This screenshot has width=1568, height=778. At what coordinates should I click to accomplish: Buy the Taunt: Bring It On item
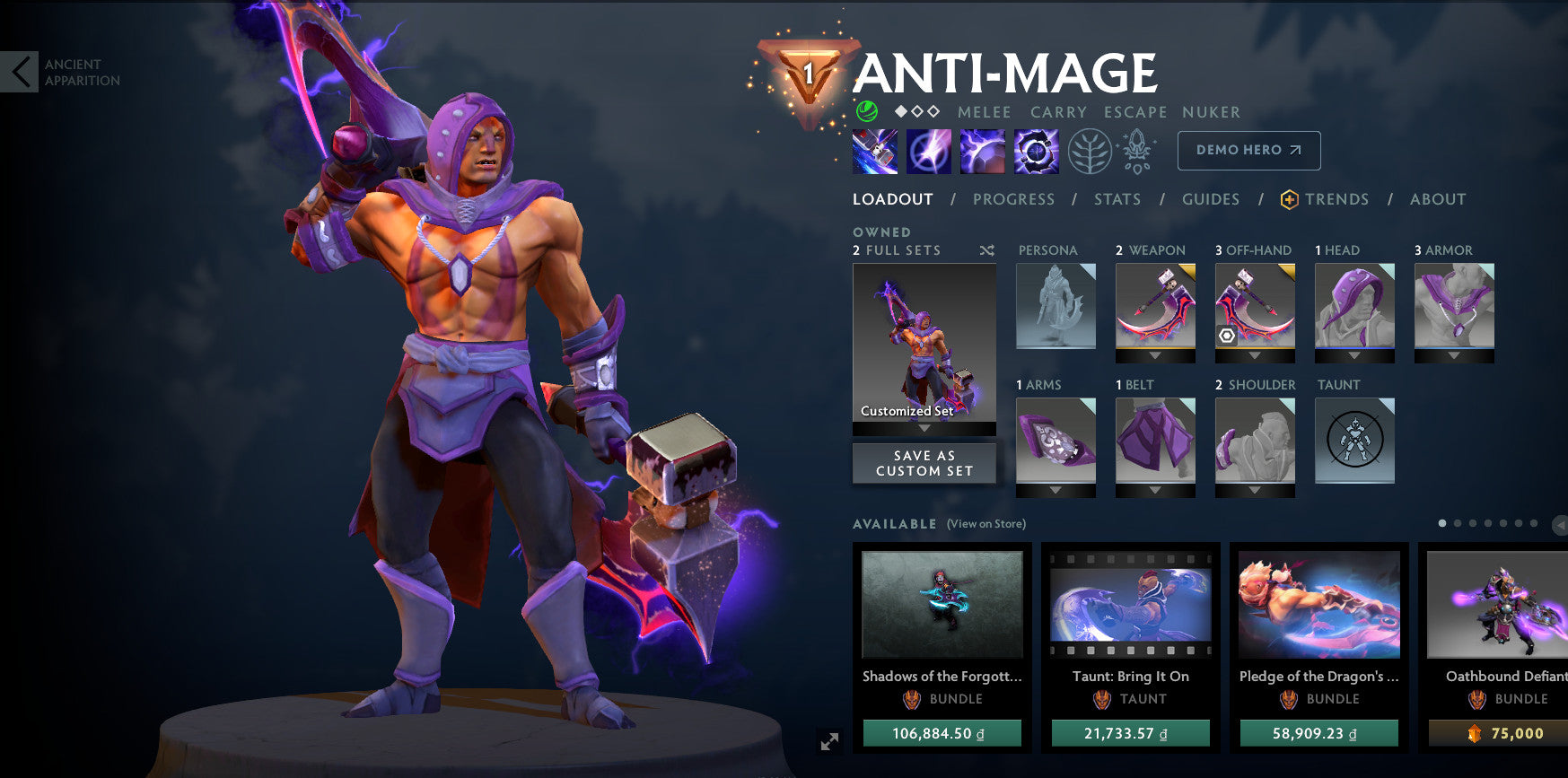click(x=1130, y=733)
